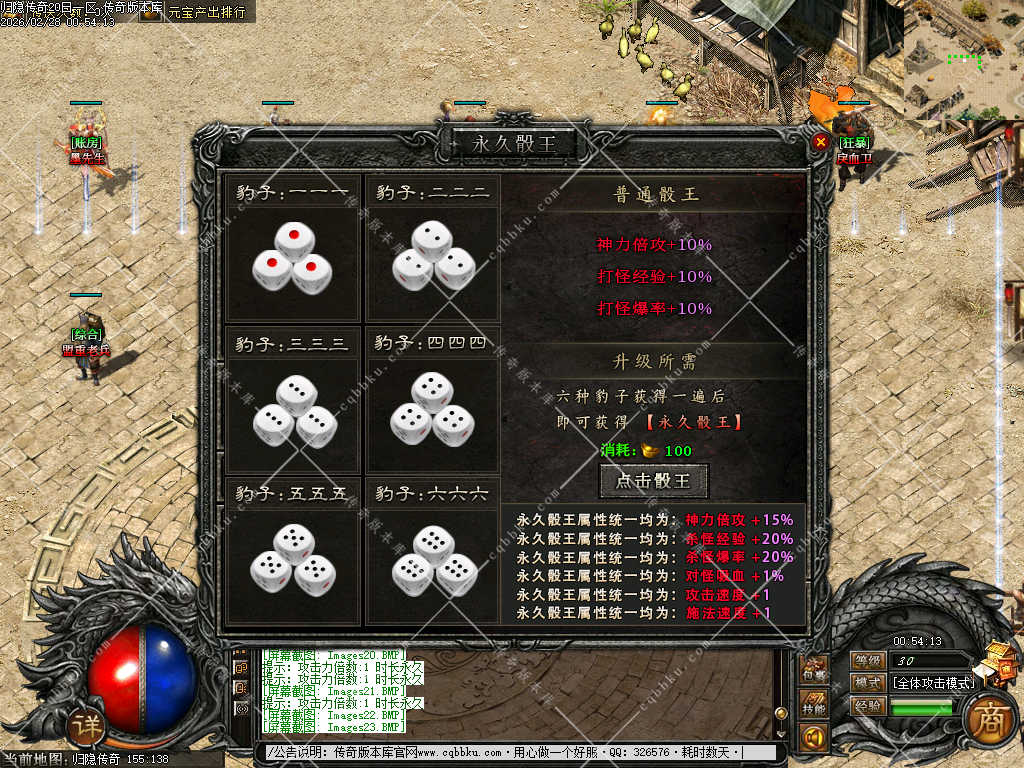Image resolution: width=1024 pixels, height=768 pixels.
Task: Toggle the sound speaker icon
Action: [x=814, y=739]
